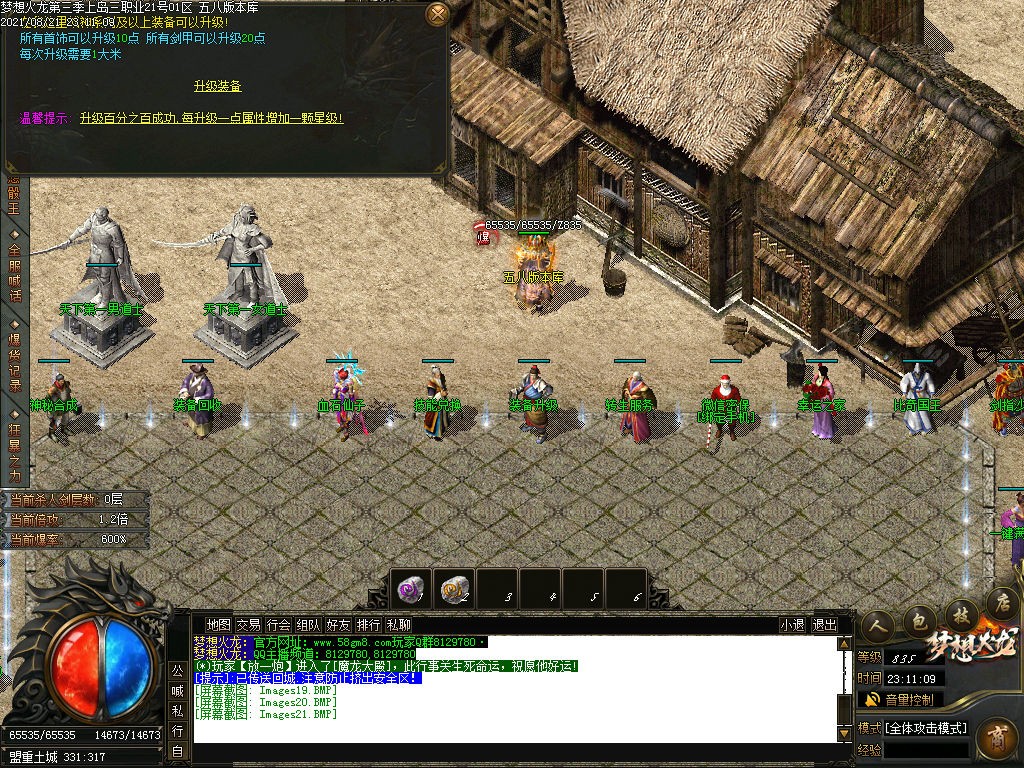Click the 升级装备 upgrade equipment link
This screenshot has height=768, width=1024.
tap(217, 87)
